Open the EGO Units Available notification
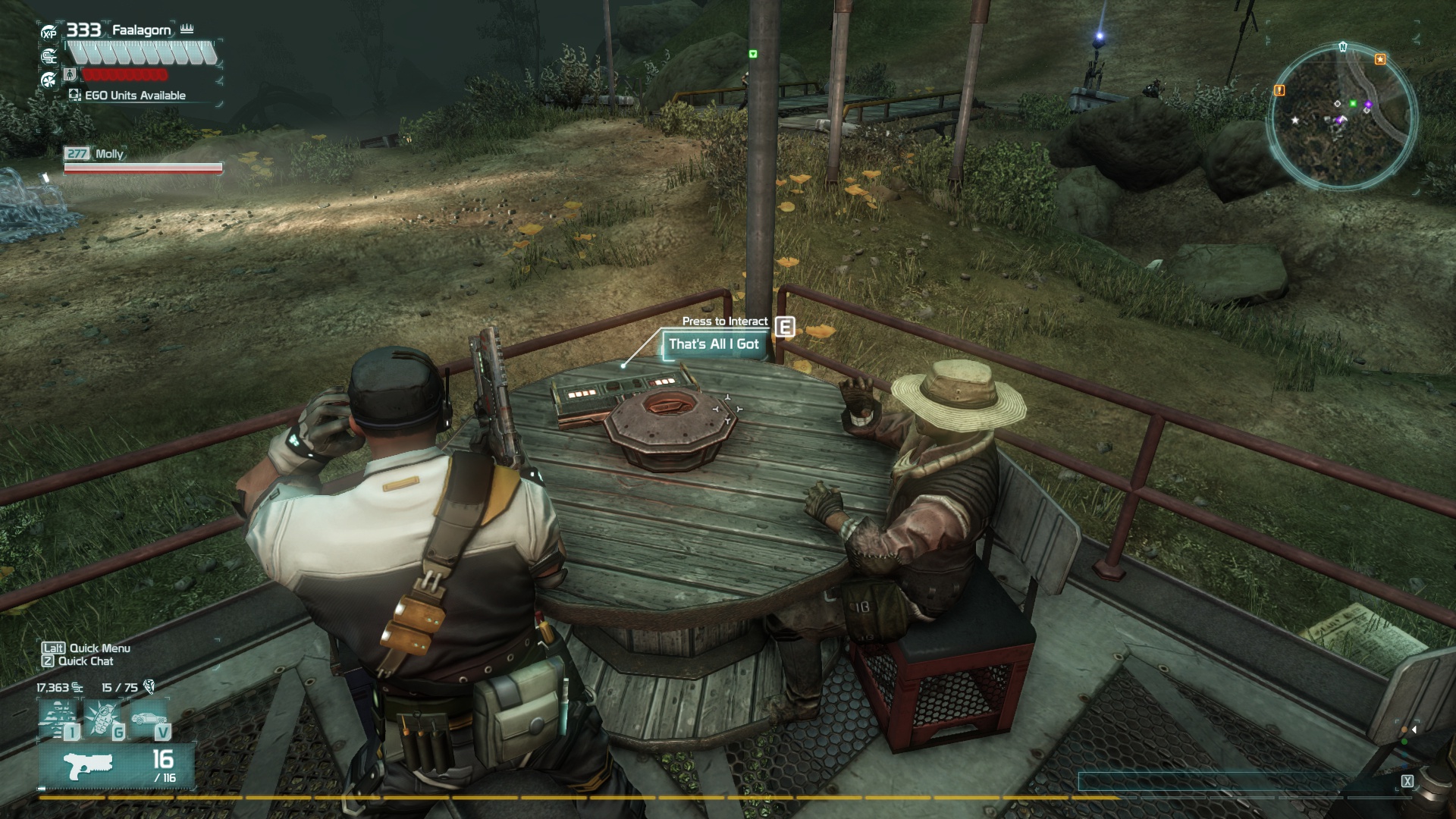The height and width of the screenshot is (819, 1456). click(x=129, y=96)
